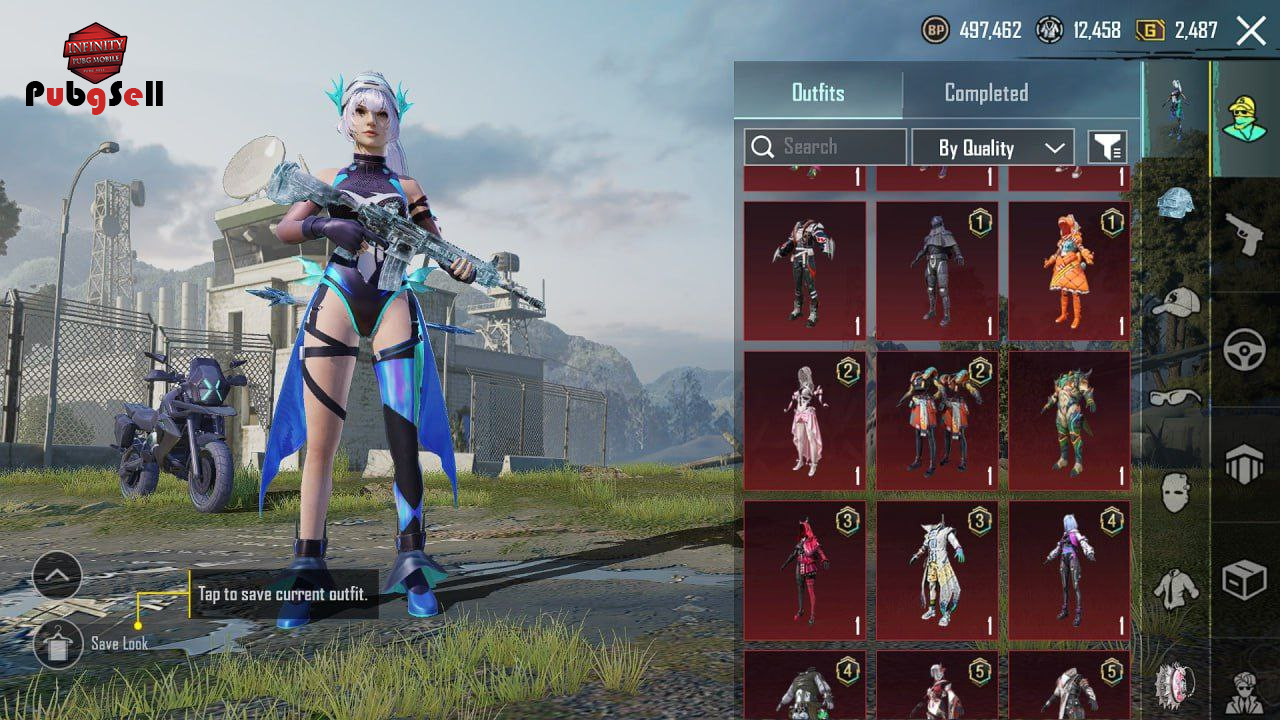Select the white and gold coat outfit

tap(937, 570)
